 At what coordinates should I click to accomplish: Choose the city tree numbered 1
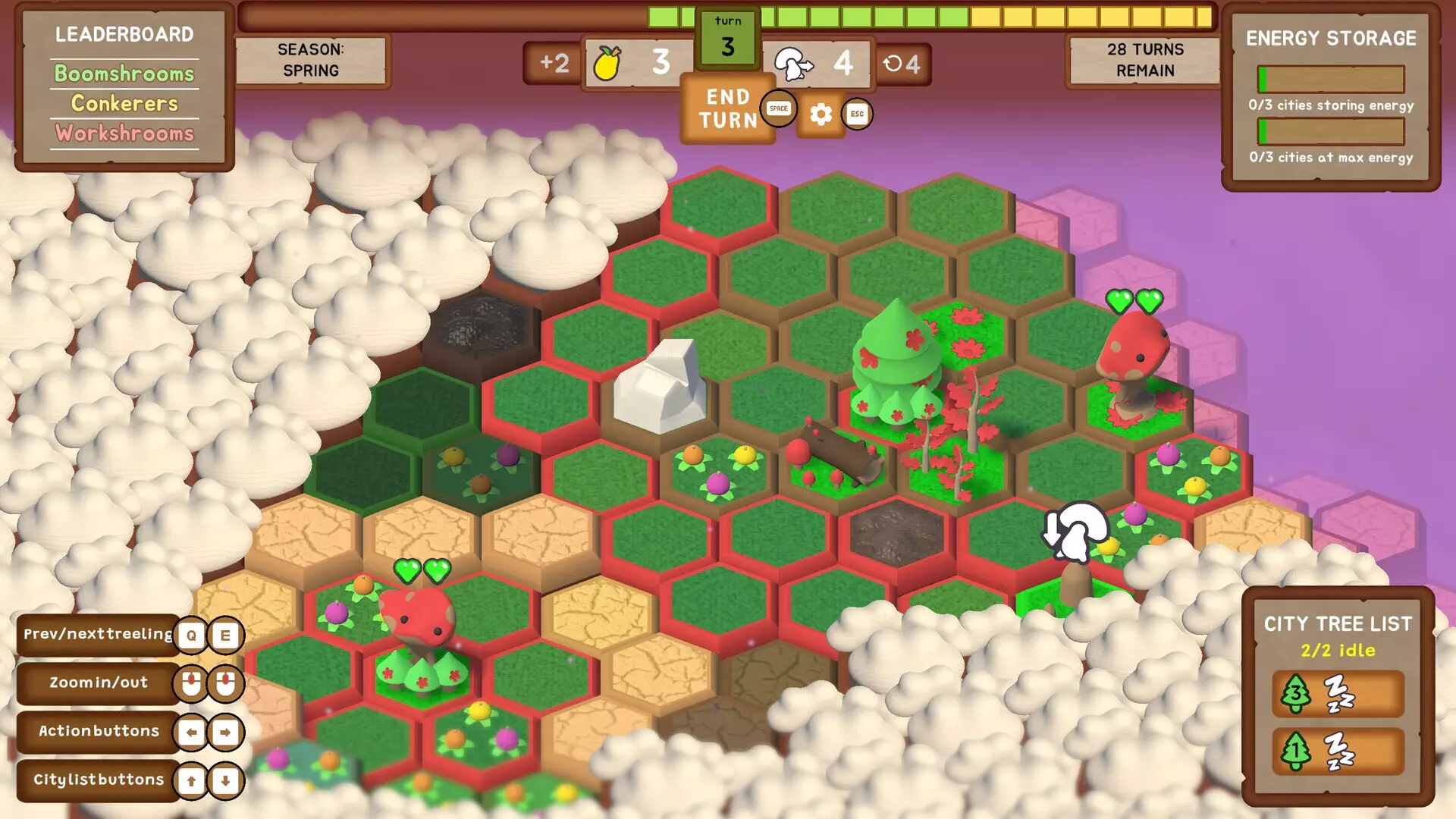(x=1338, y=751)
